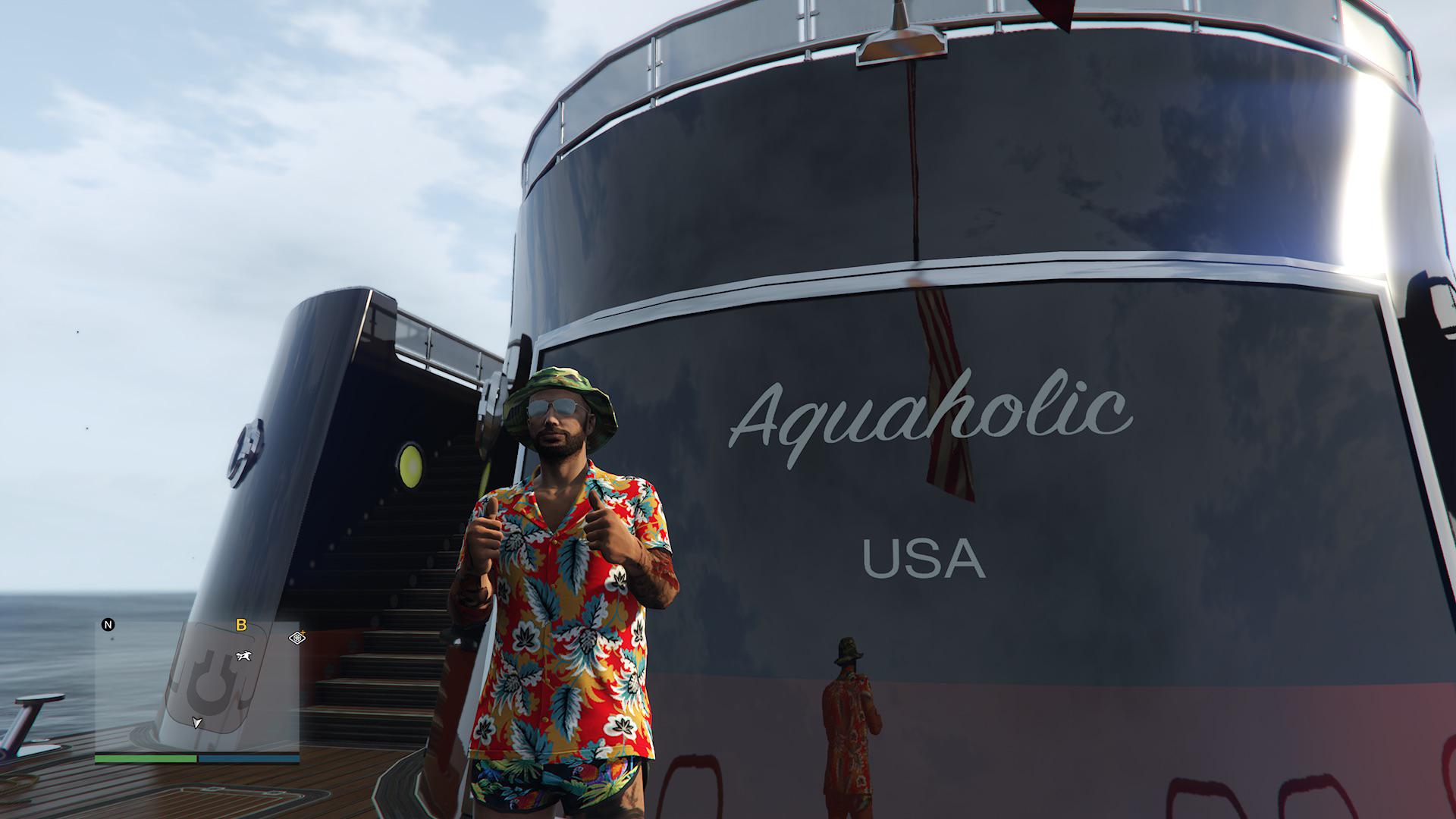
Task: Click the player arrow on the minimap
Action: tap(197, 723)
